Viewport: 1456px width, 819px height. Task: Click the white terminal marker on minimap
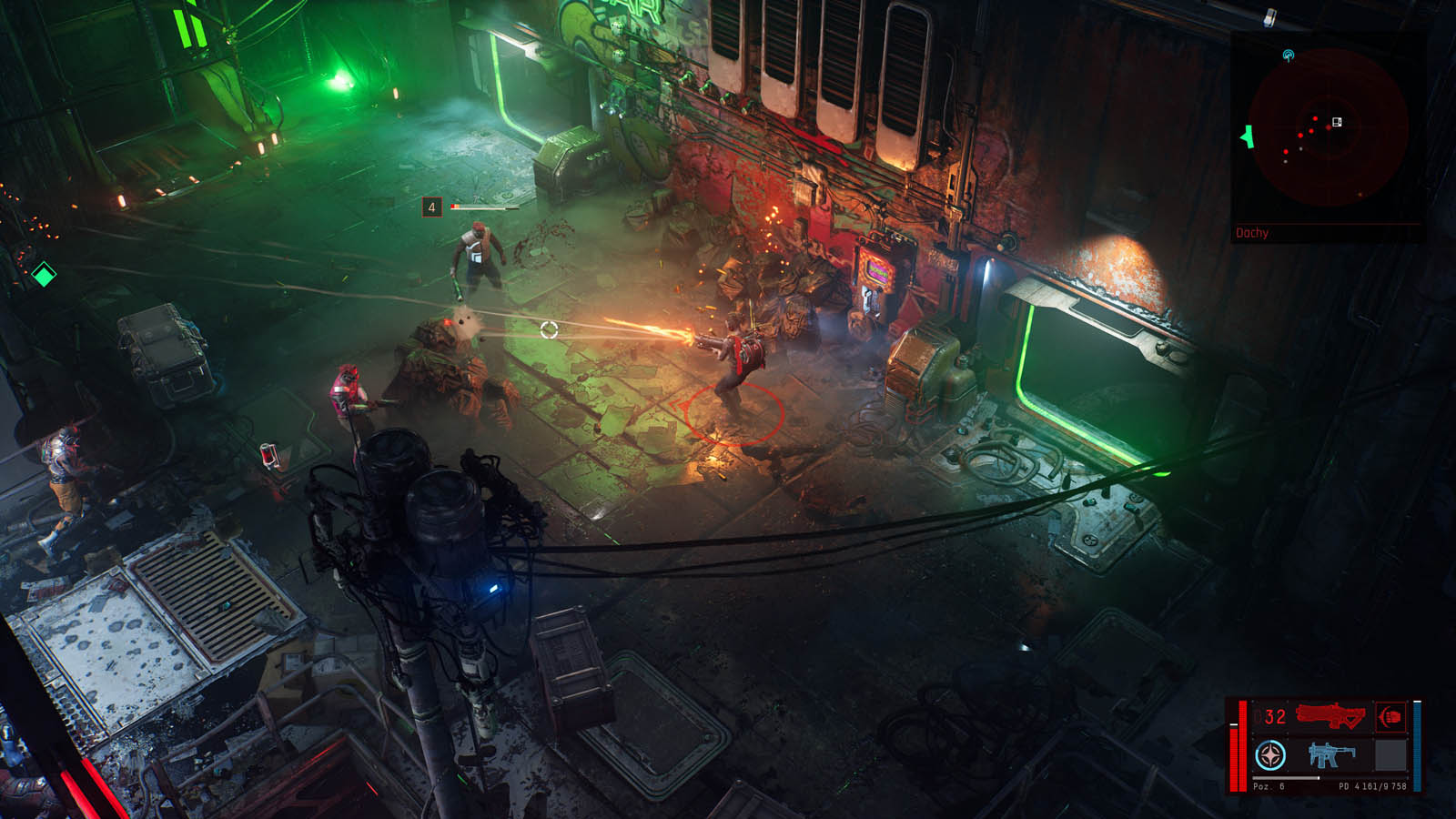coord(1337,122)
